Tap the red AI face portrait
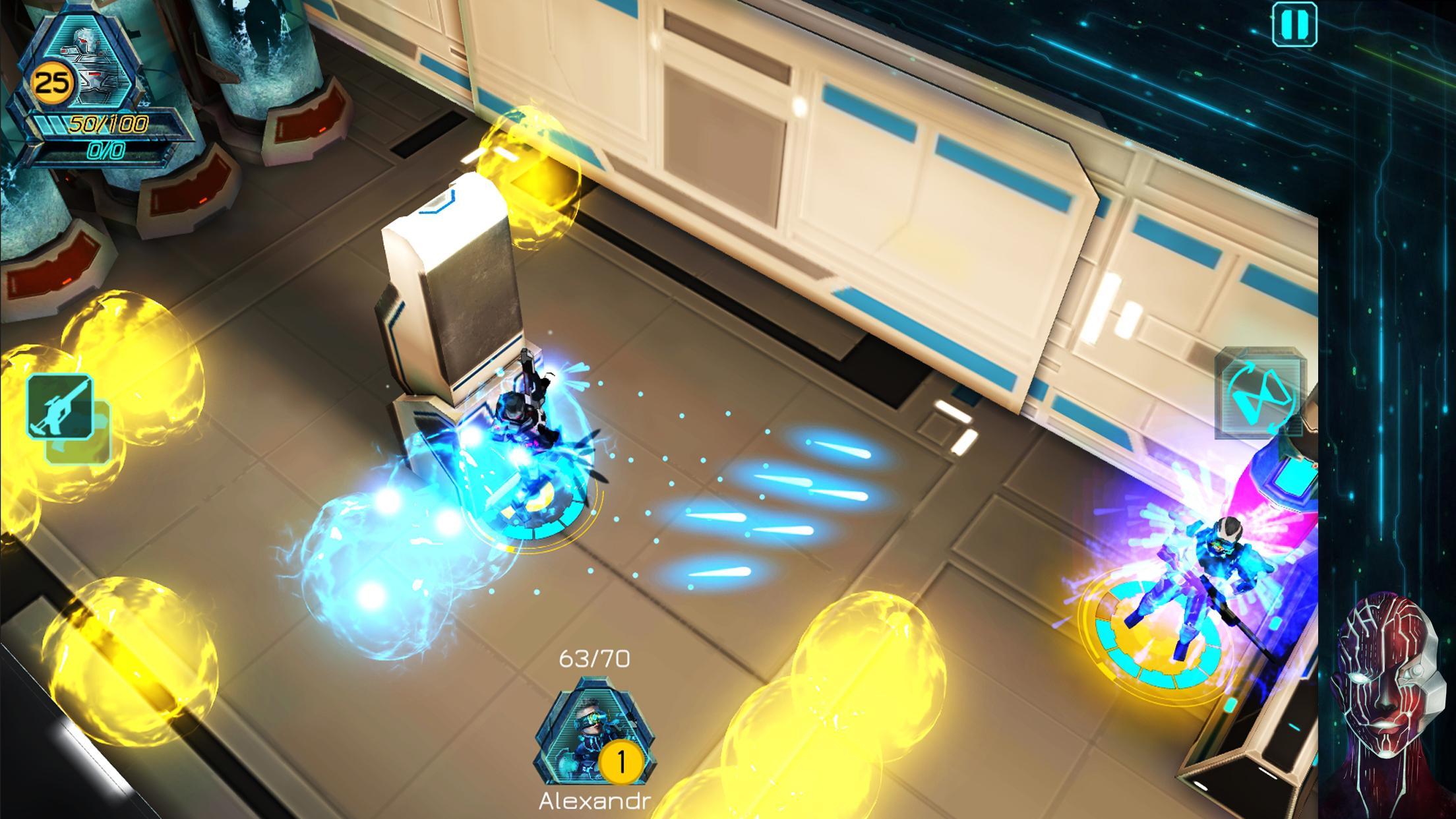This screenshot has height=819, width=1456. (1385, 706)
